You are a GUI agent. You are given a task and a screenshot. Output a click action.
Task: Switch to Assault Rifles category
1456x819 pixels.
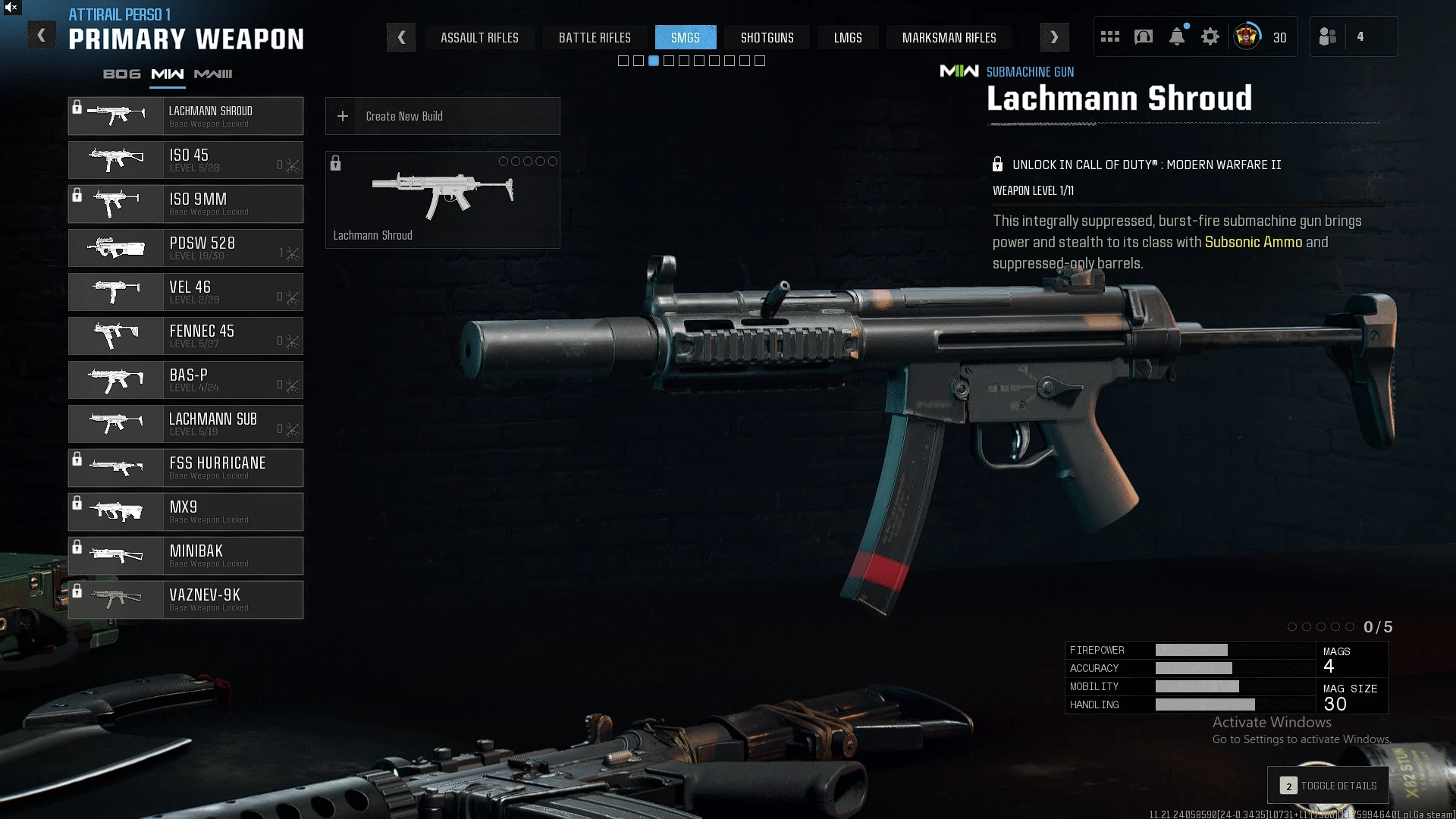coord(479,37)
